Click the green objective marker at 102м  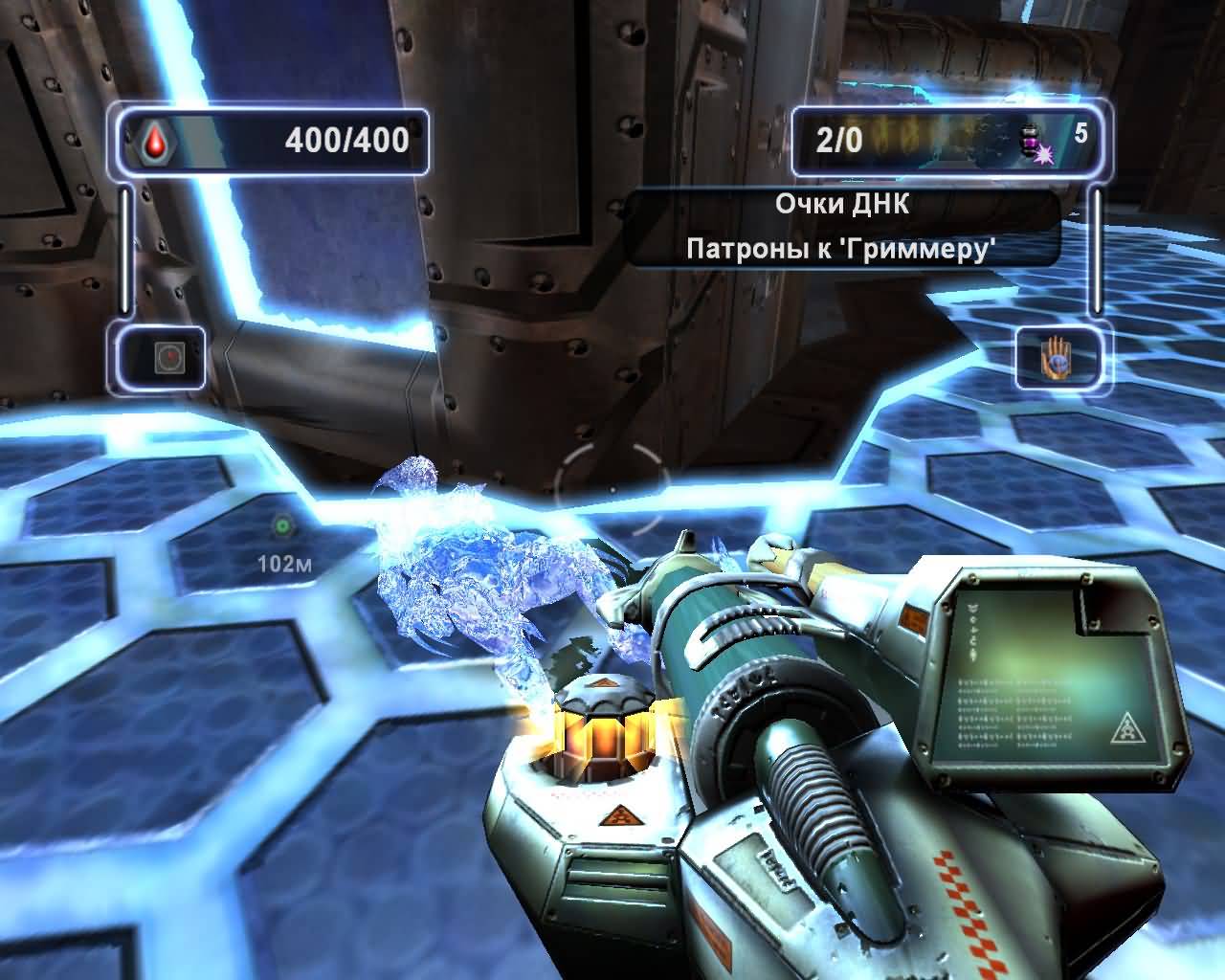tap(282, 525)
